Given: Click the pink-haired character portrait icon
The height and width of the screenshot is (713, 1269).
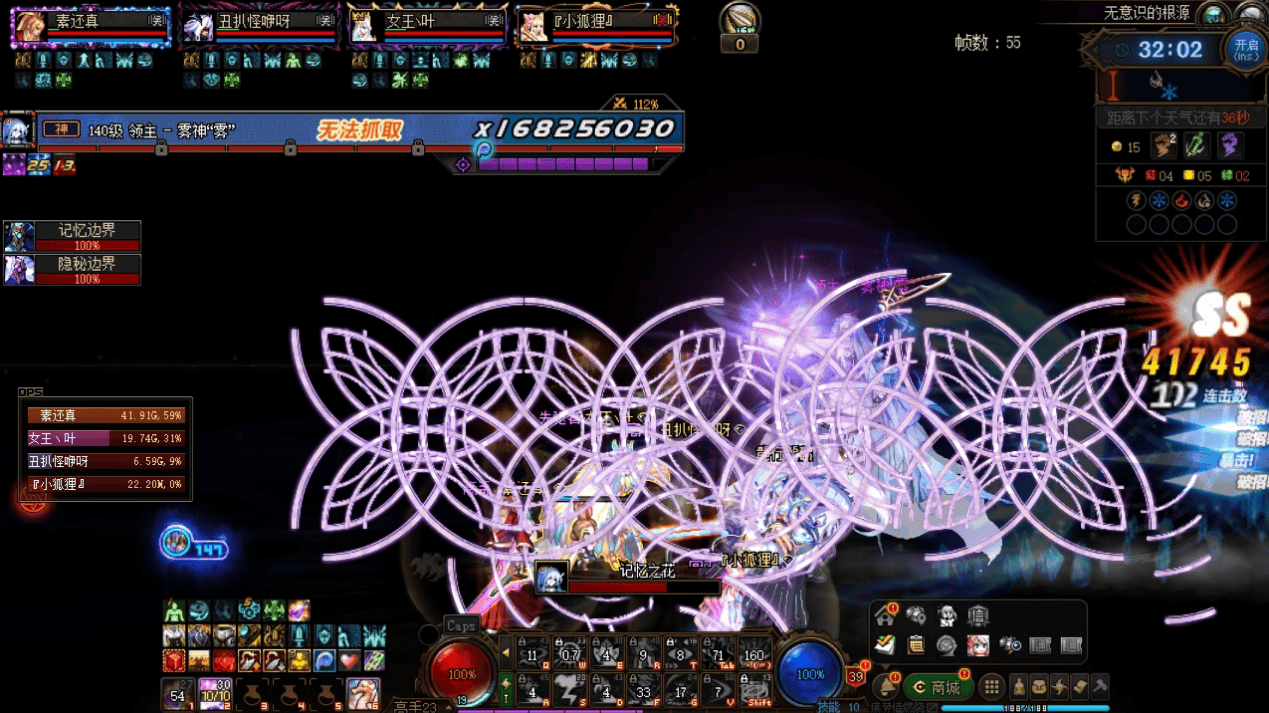Looking at the screenshot, I should pyautogui.click(x=977, y=646).
